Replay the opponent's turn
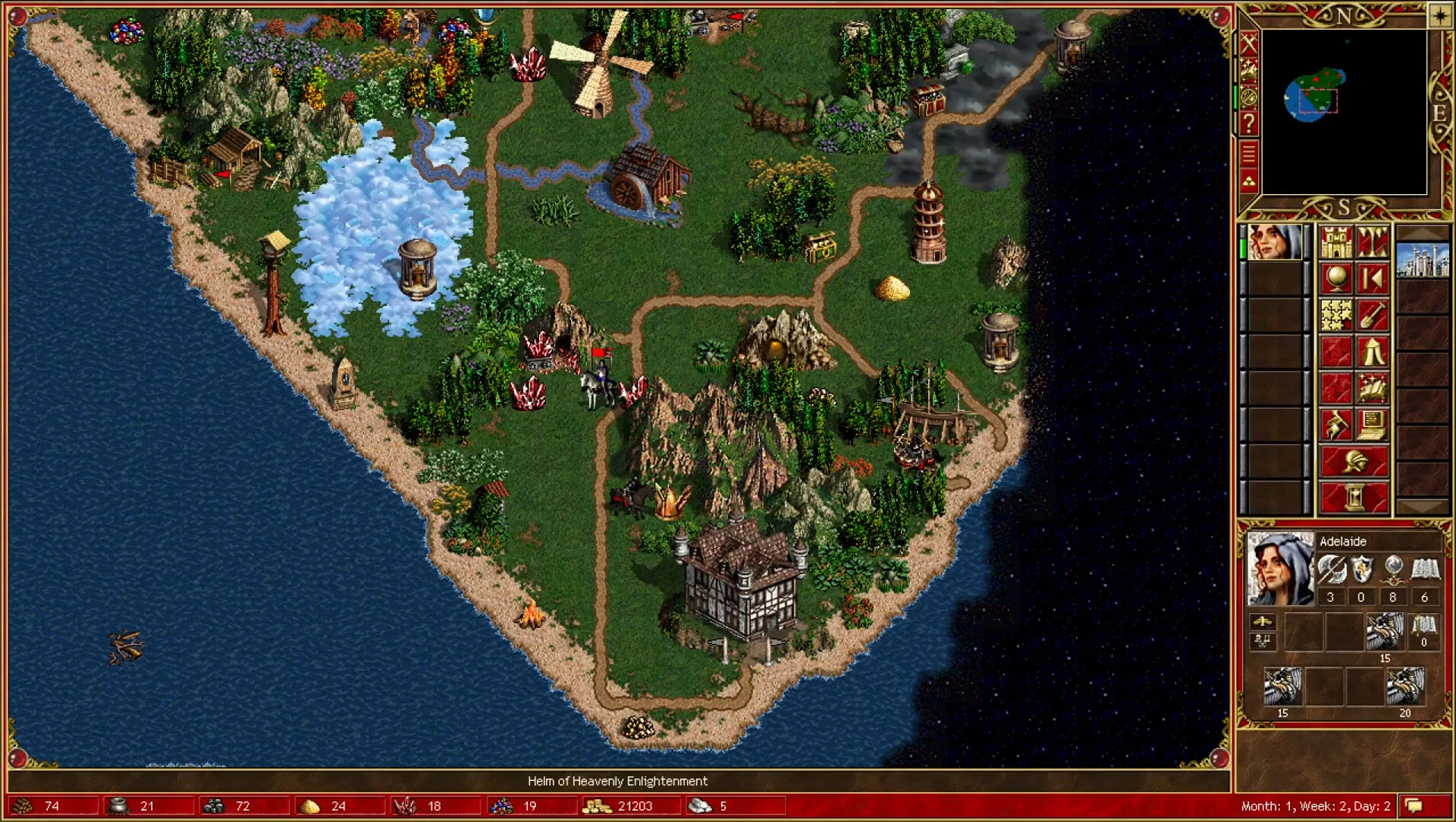Image resolution: width=1456 pixels, height=822 pixels. [1373, 276]
